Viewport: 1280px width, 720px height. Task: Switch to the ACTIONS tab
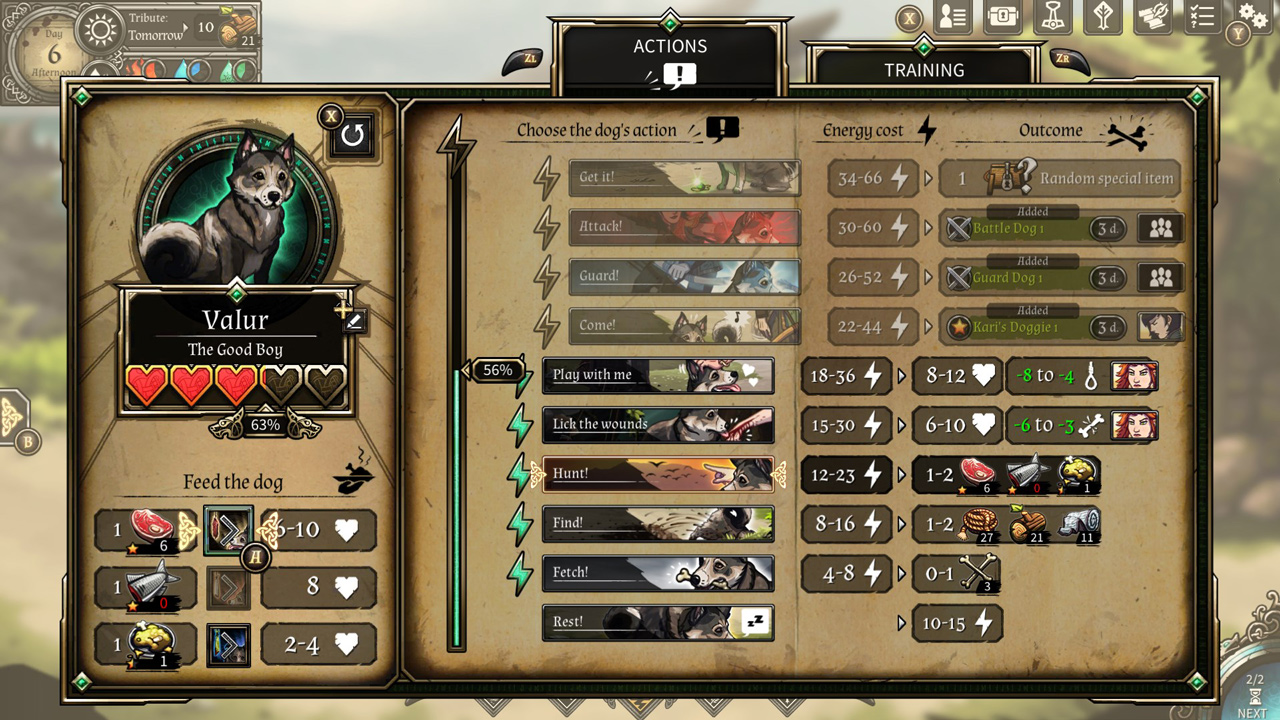point(669,45)
